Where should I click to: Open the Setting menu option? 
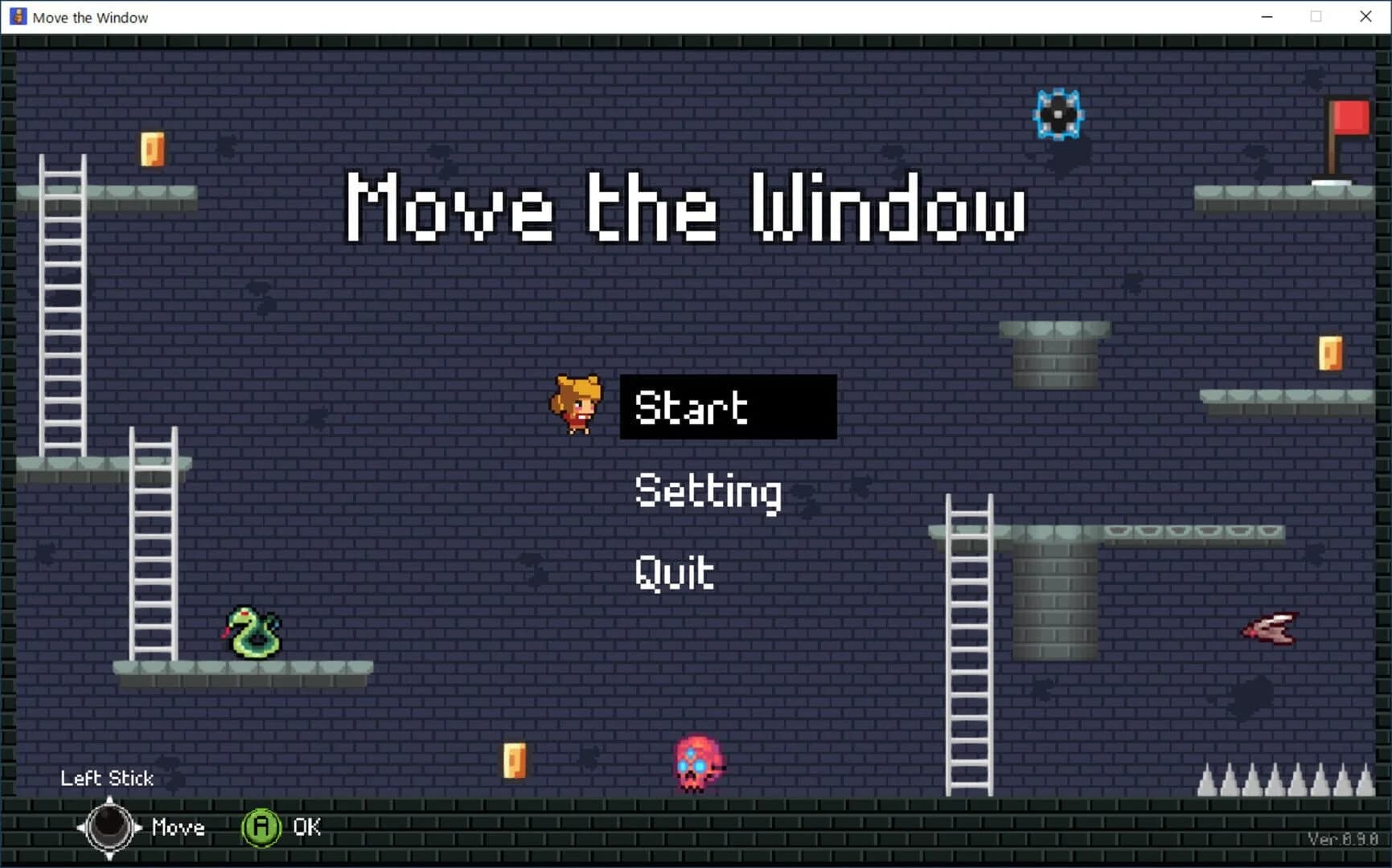(708, 492)
